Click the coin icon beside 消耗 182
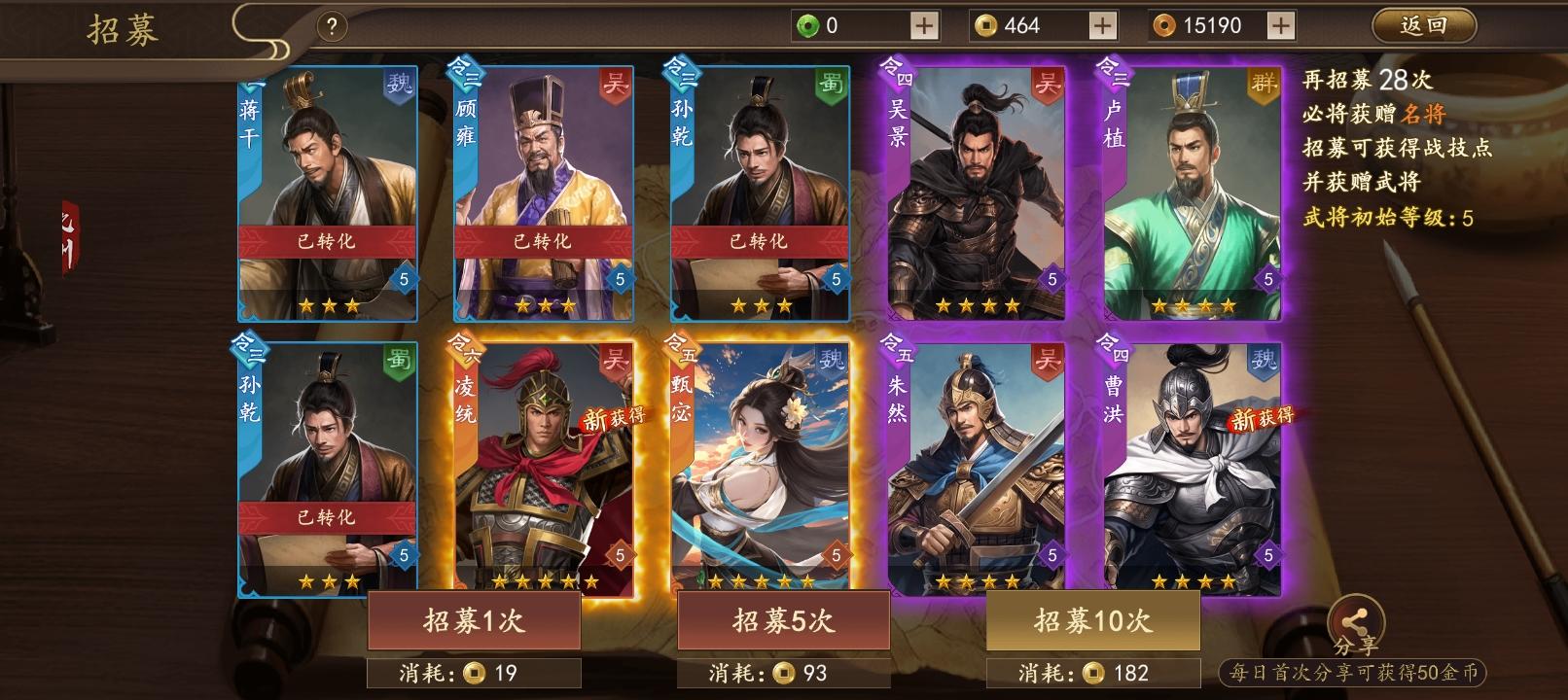This screenshot has width=1568, height=700. pyautogui.click(x=1093, y=671)
